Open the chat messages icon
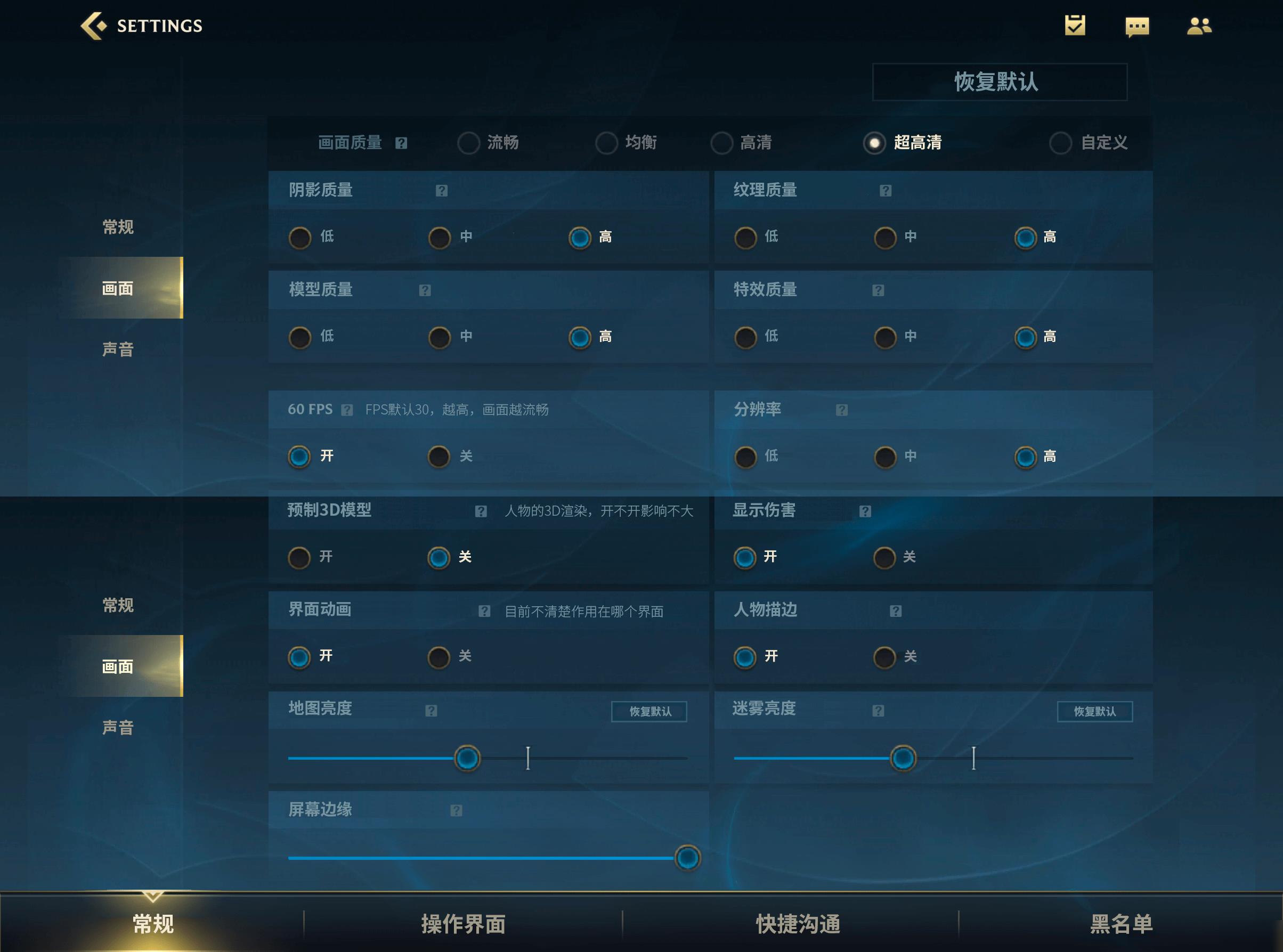 point(1138,26)
